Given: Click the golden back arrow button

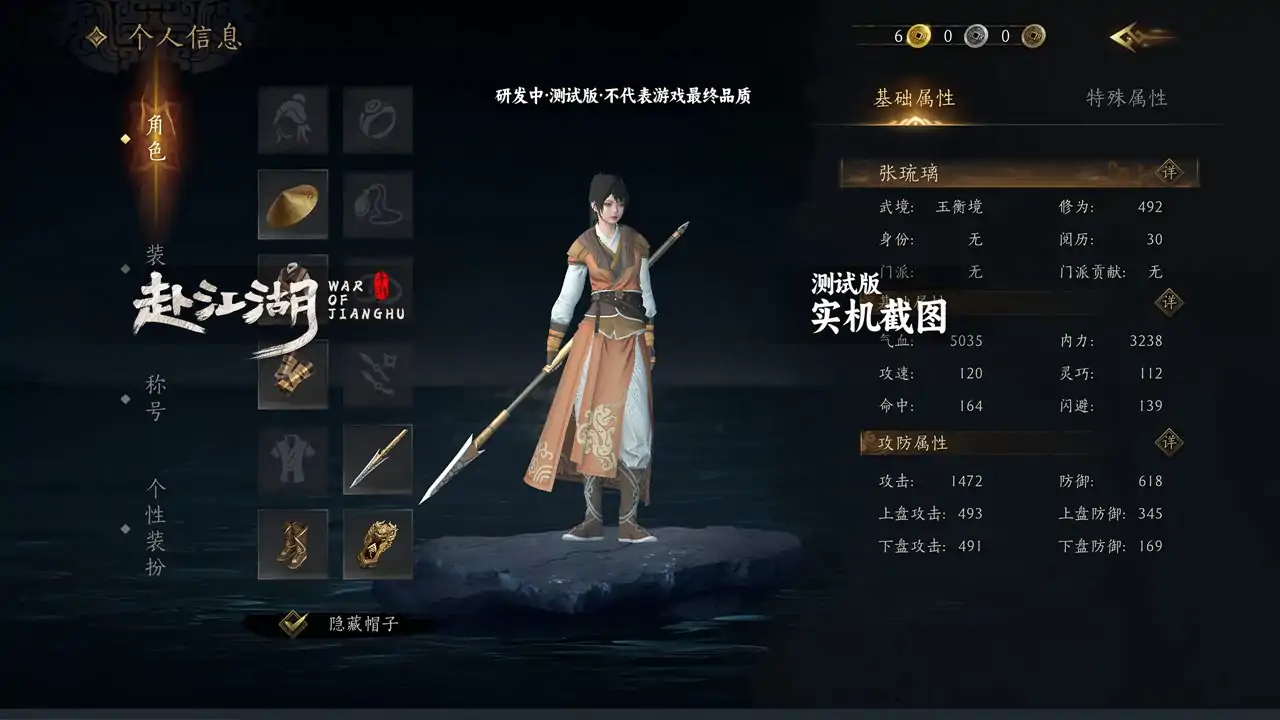Looking at the screenshot, I should point(1141,37).
